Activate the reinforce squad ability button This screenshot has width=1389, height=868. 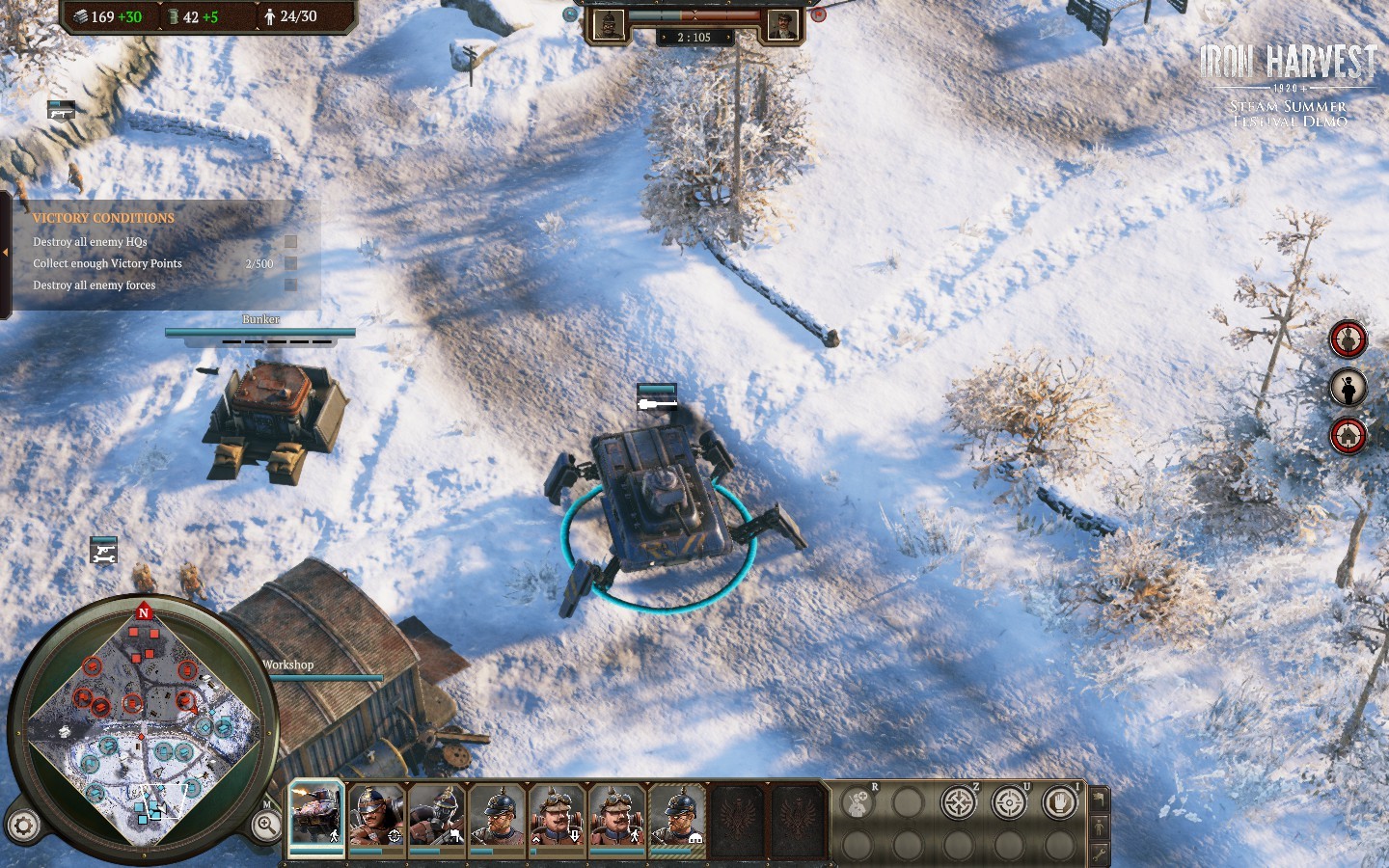point(857,803)
